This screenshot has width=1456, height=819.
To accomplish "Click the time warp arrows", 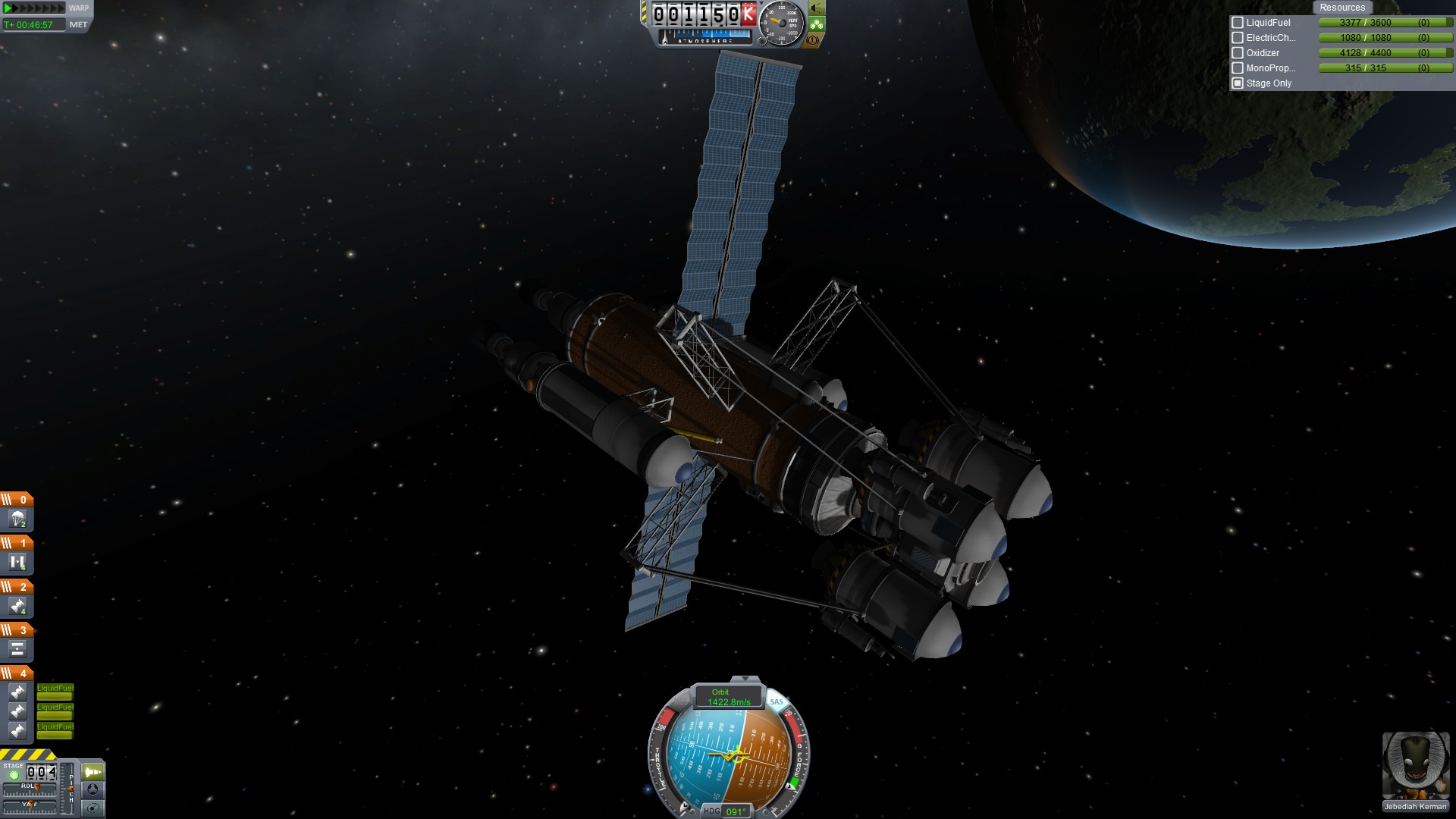I will 35,8.
